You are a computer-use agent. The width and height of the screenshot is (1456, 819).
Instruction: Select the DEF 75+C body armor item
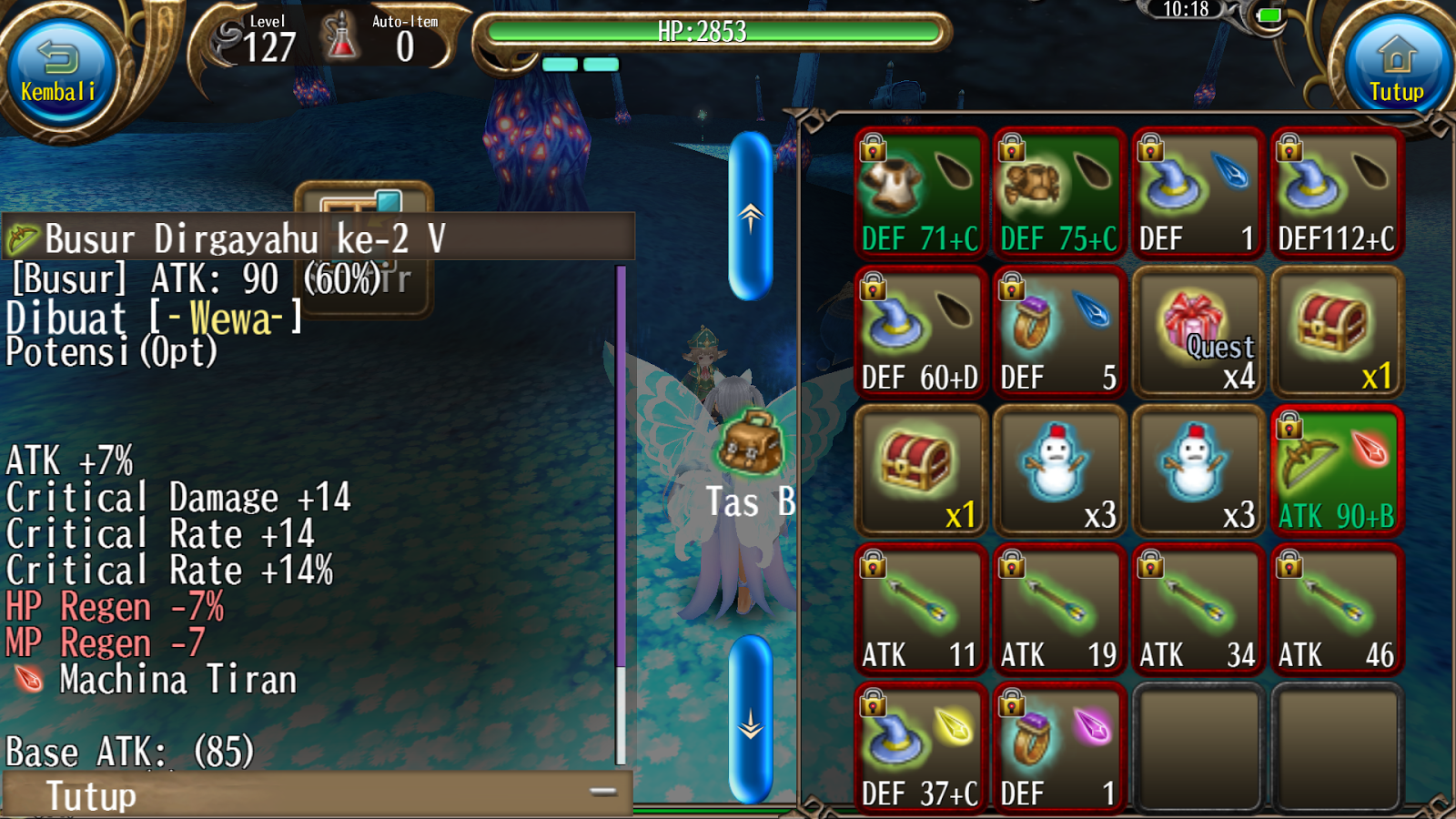point(1058,193)
